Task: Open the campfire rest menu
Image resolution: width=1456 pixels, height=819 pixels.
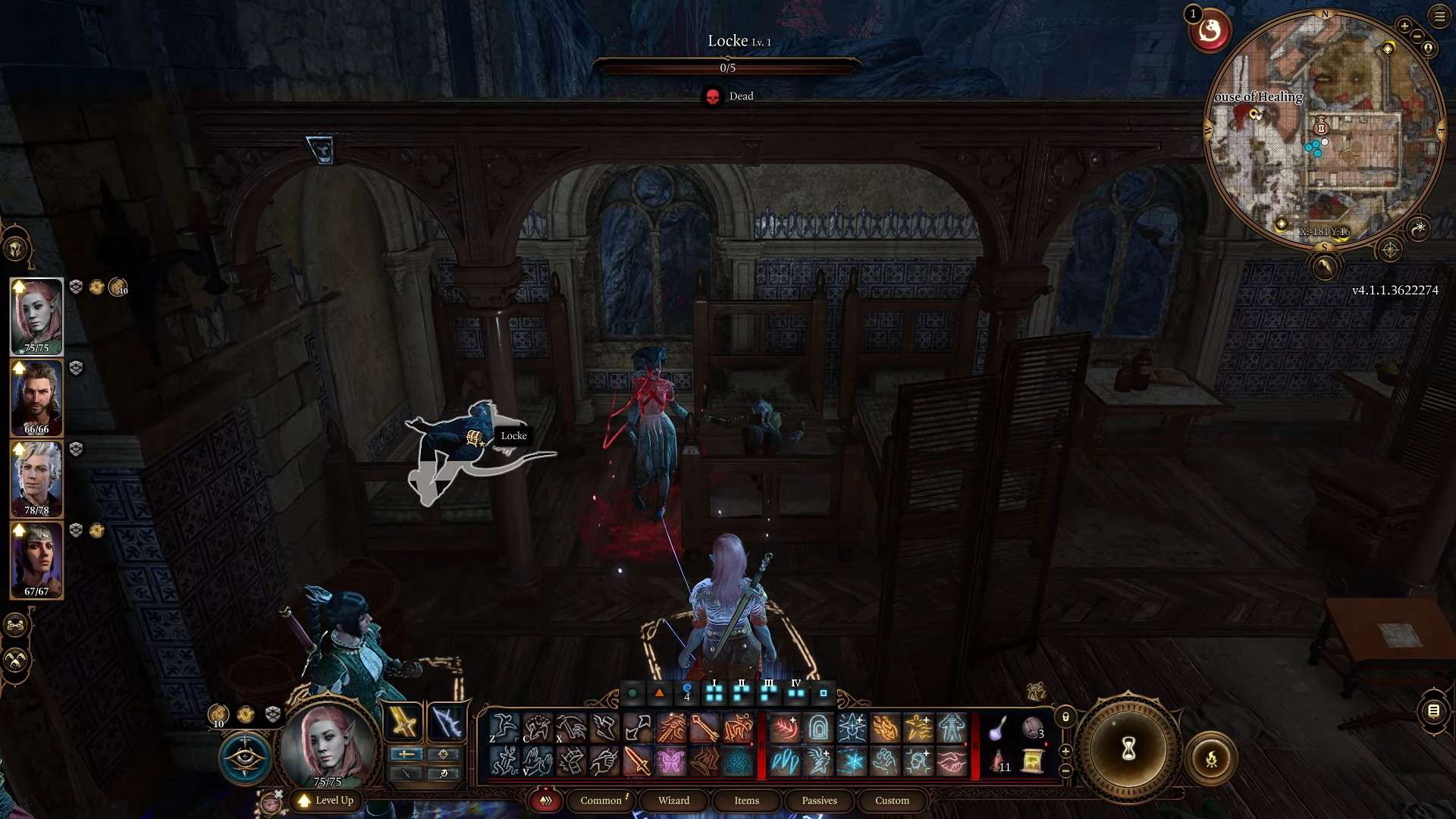Action: click(x=1211, y=758)
